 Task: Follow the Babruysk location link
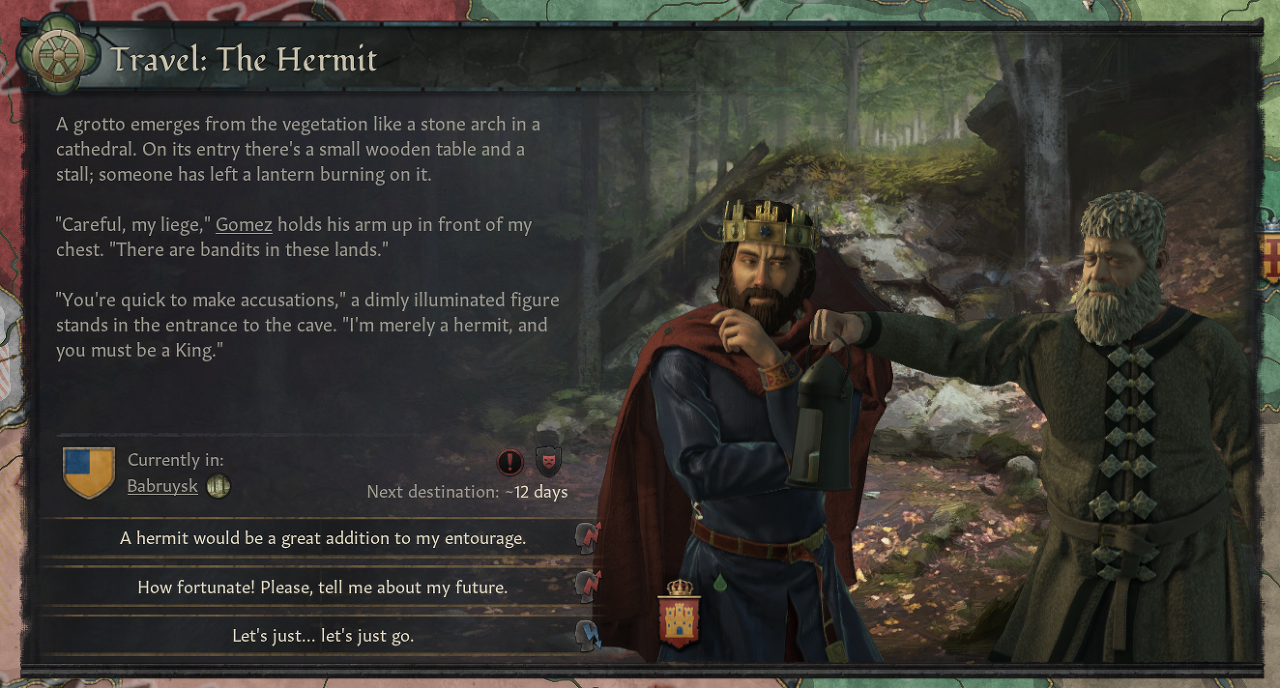162,487
